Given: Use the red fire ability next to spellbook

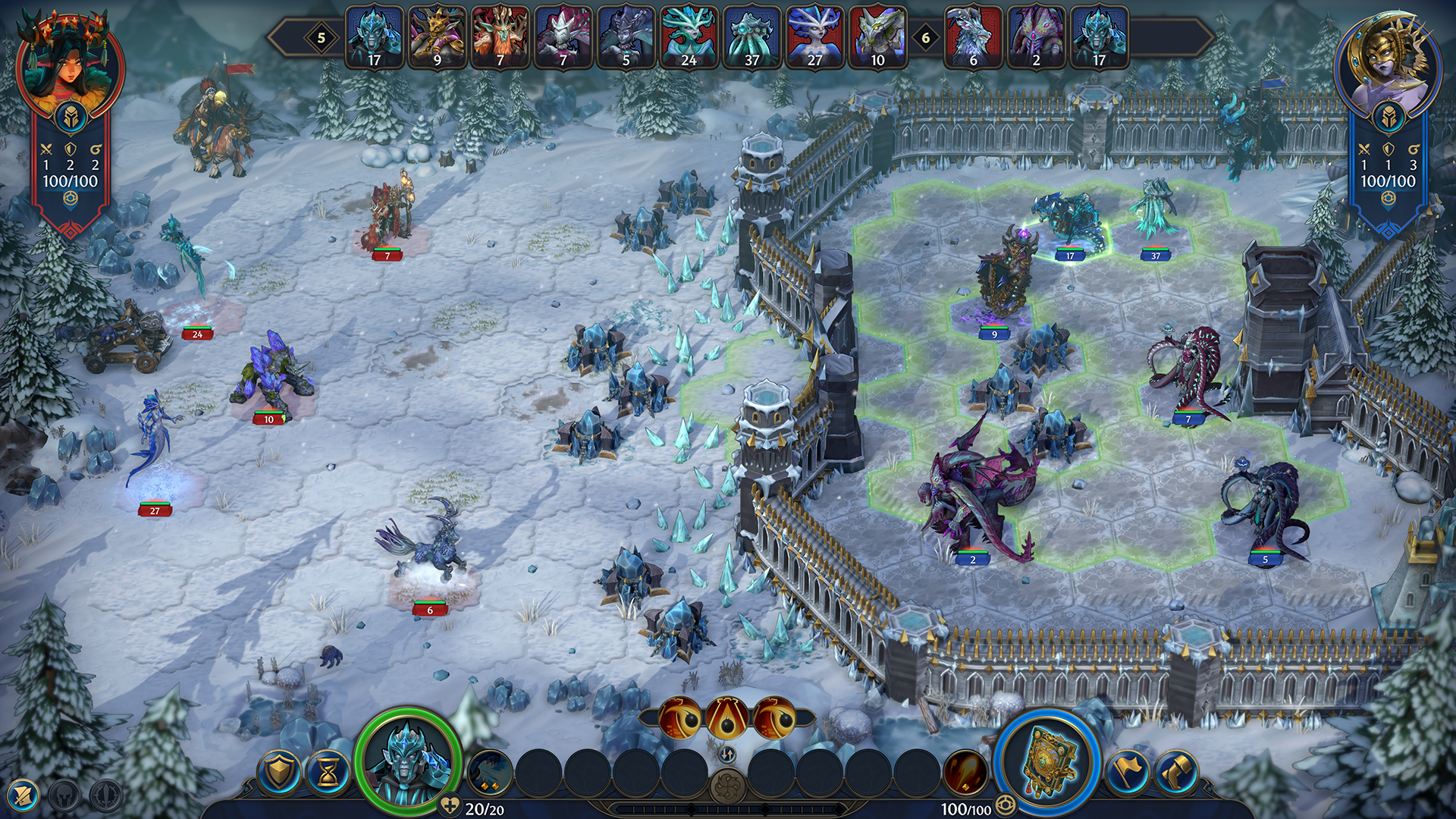Looking at the screenshot, I should (965, 773).
